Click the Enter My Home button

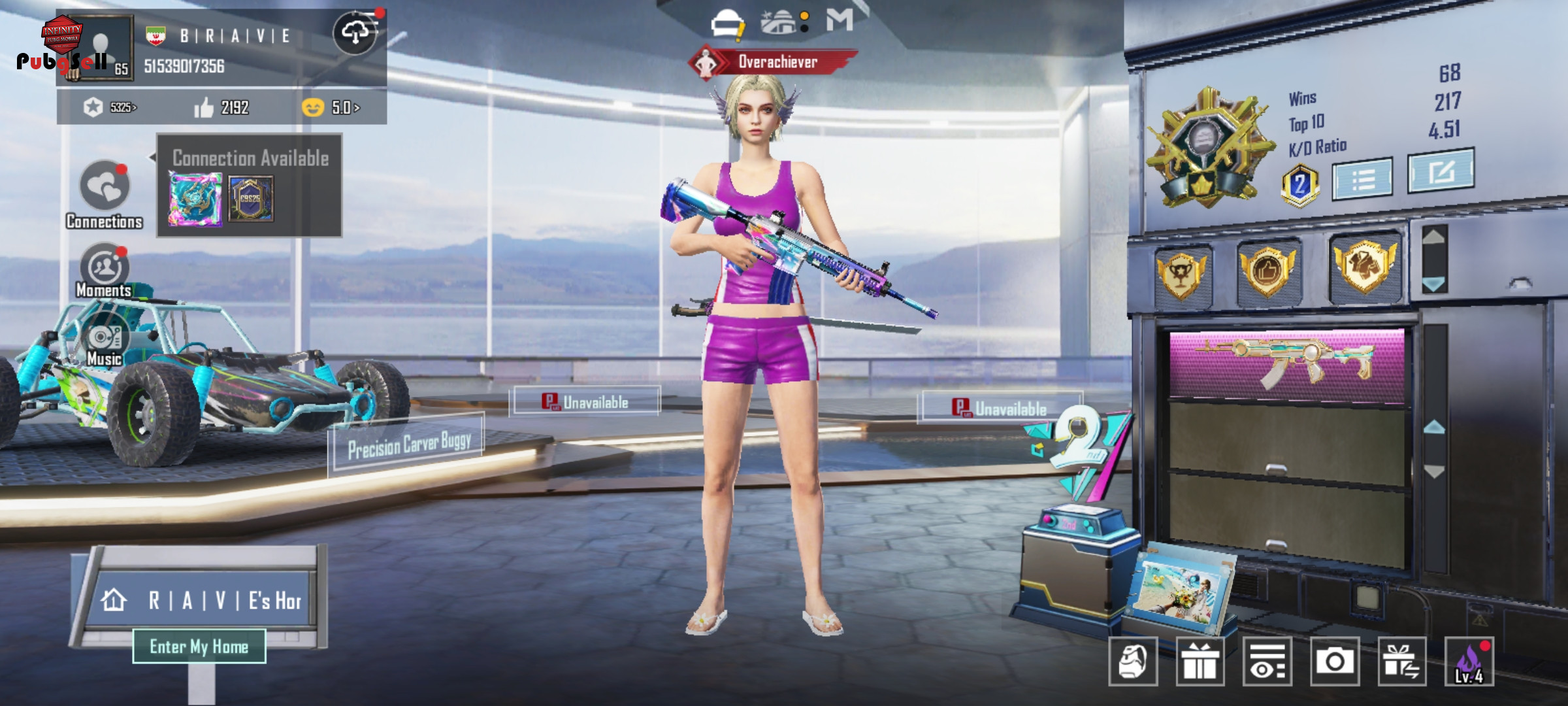click(199, 647)
